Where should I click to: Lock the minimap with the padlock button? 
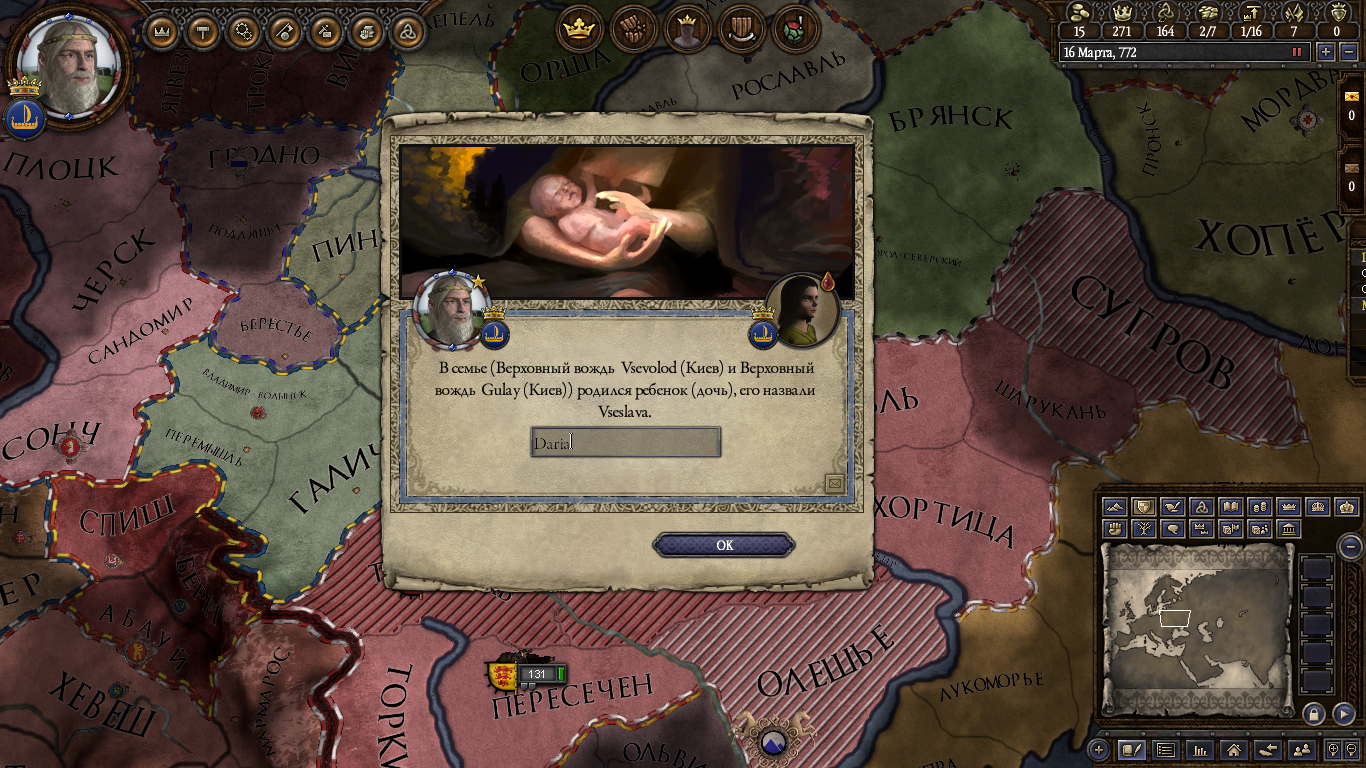pos(1314,714)
